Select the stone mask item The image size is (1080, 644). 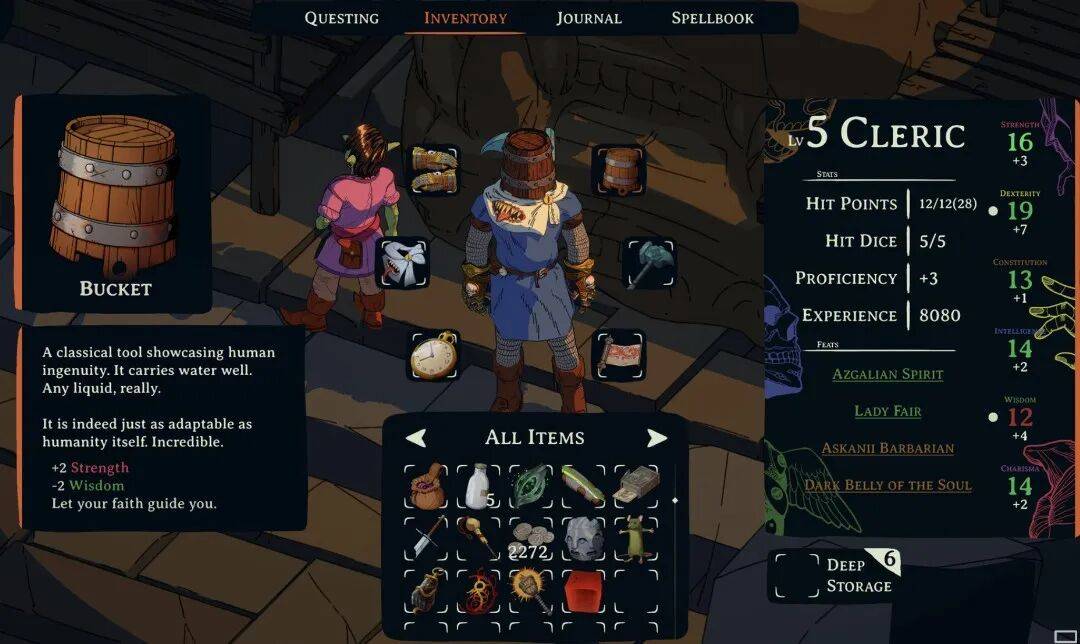pos(584,538)
